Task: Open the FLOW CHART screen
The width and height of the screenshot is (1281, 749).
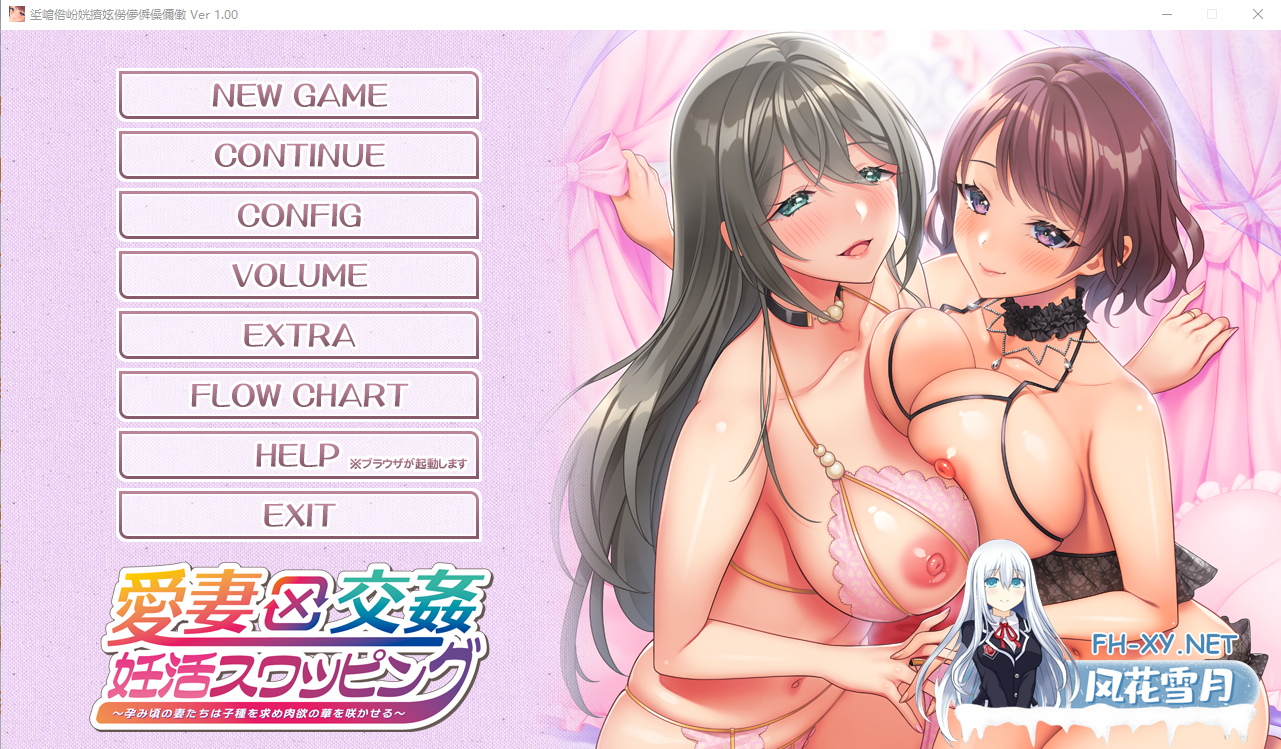Action: 298,395
